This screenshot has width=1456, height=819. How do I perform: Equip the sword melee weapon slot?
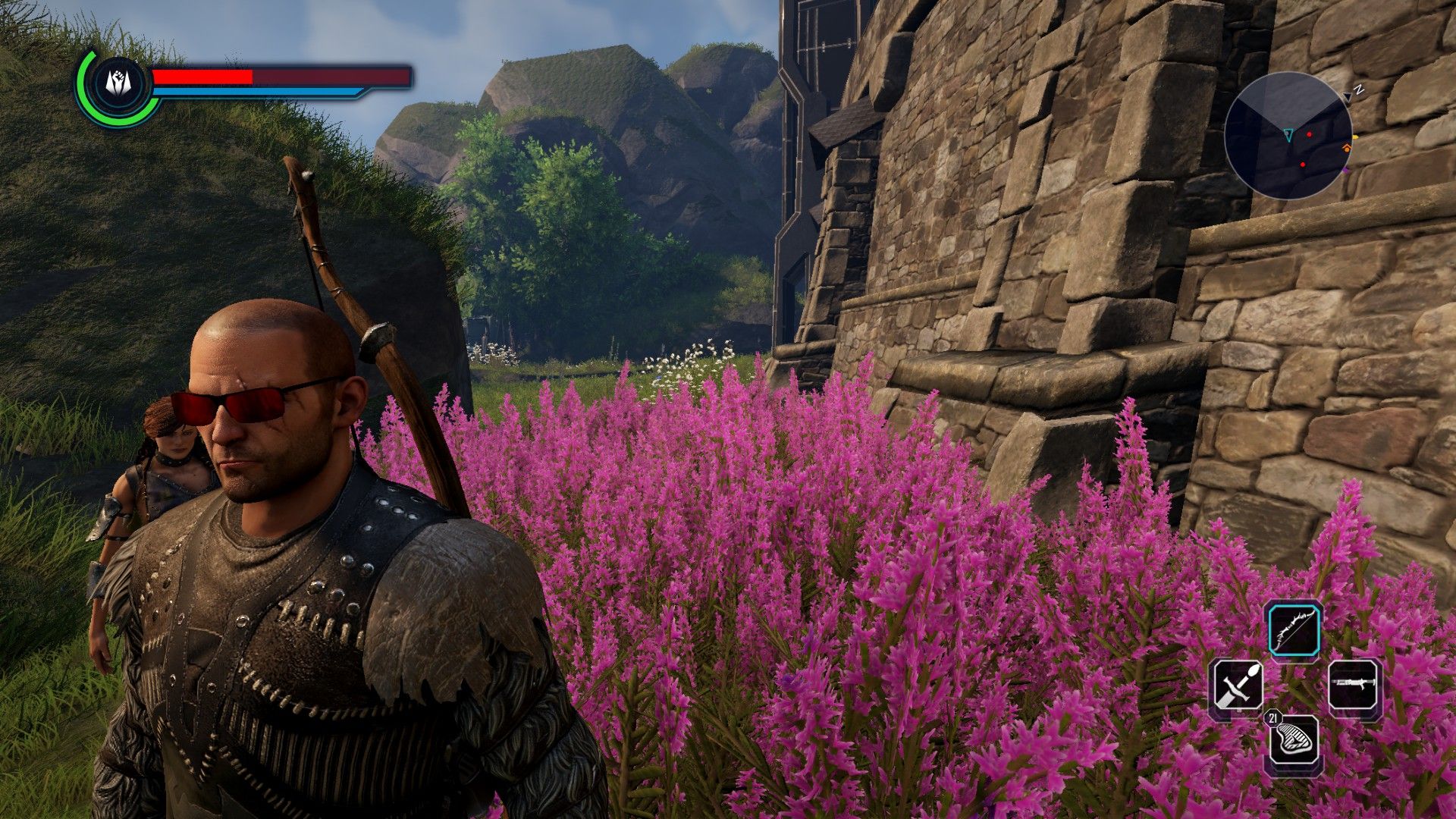(1236, 686)
